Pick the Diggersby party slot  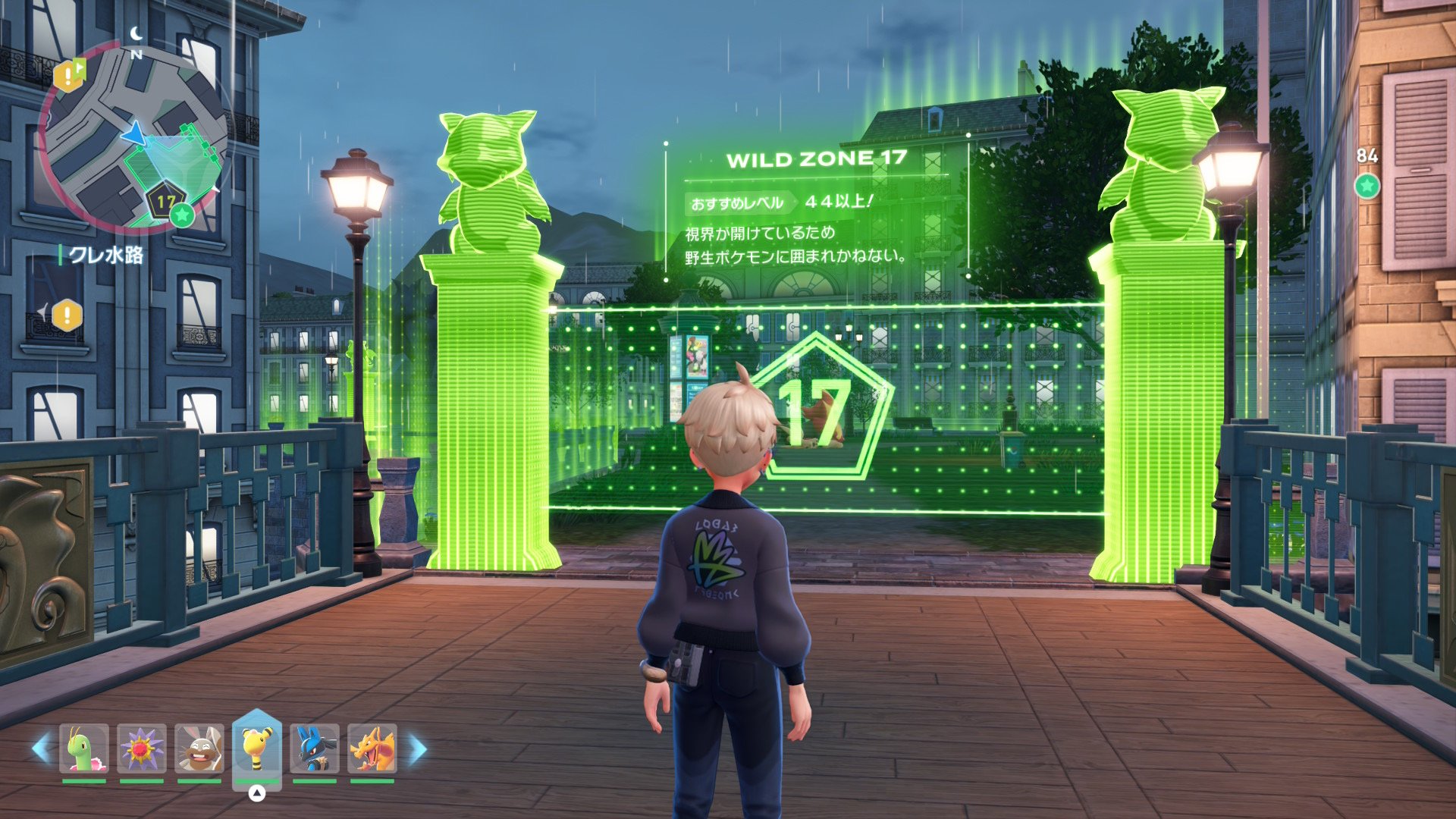(199, 749)
